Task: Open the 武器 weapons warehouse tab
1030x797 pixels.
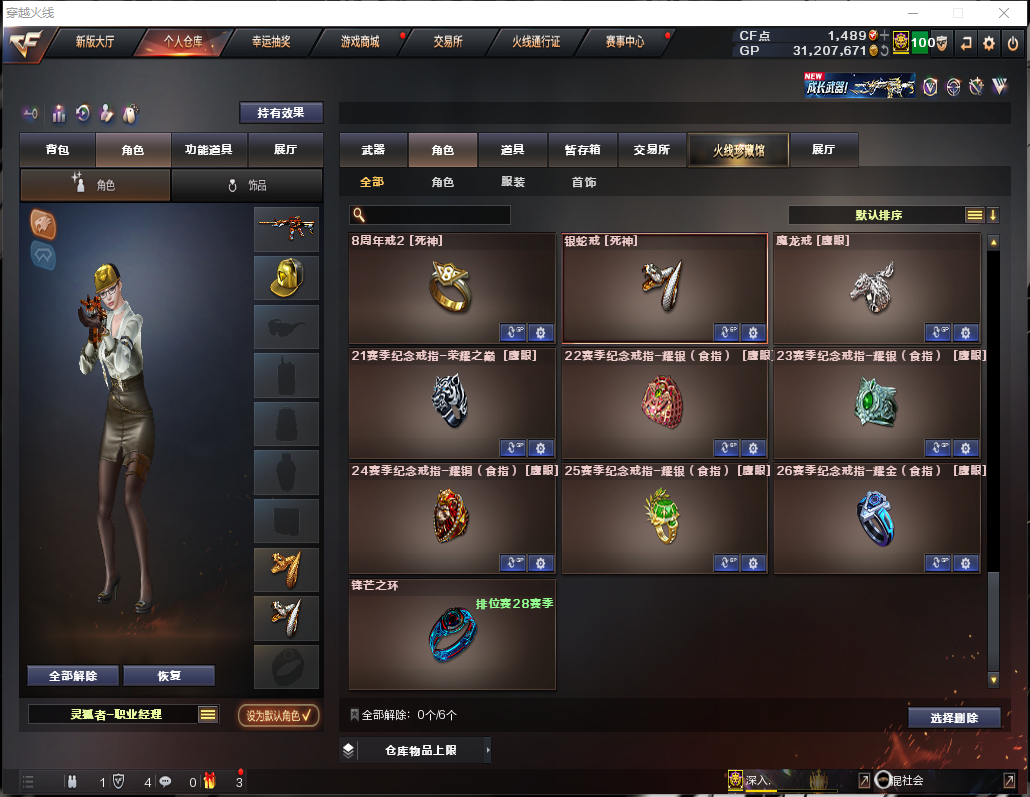Action: point(373,150)
